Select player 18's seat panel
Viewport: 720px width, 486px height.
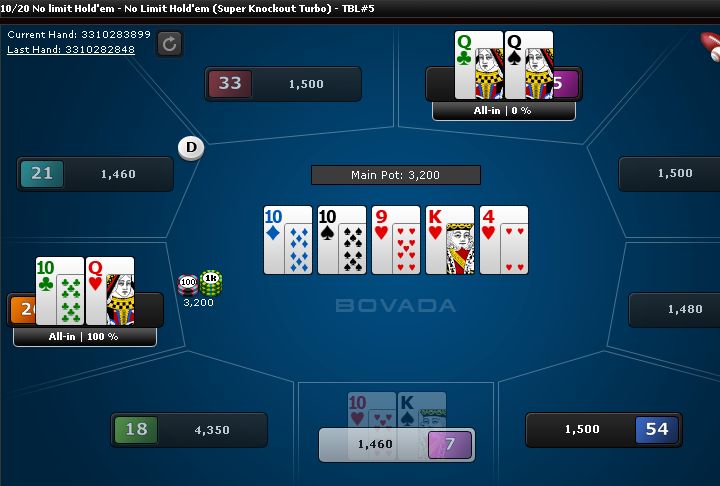[x=189, y=430]
